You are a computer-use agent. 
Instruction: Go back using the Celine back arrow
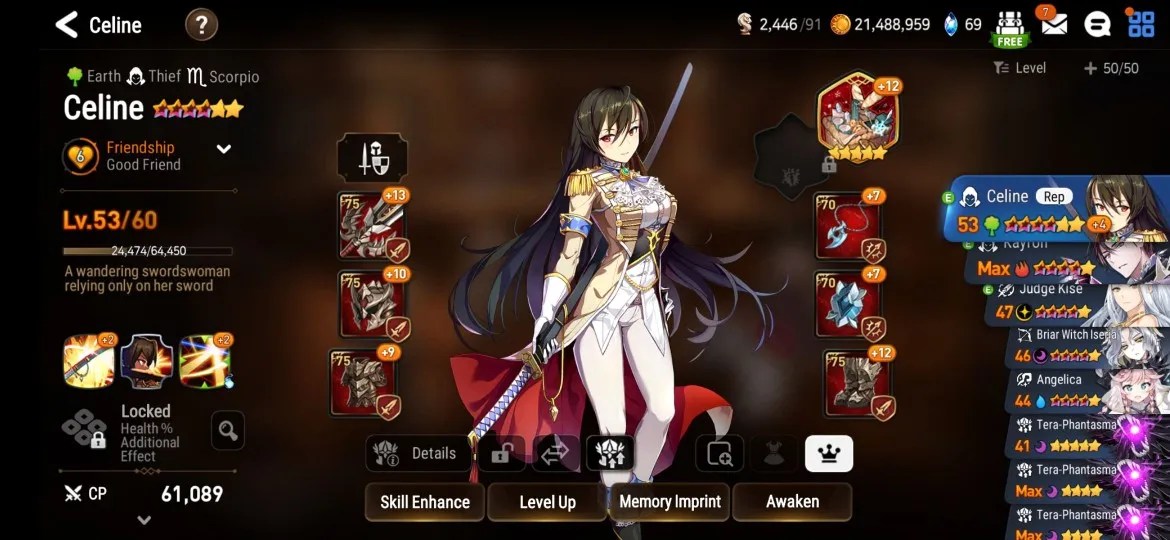[x=67, y=25]
